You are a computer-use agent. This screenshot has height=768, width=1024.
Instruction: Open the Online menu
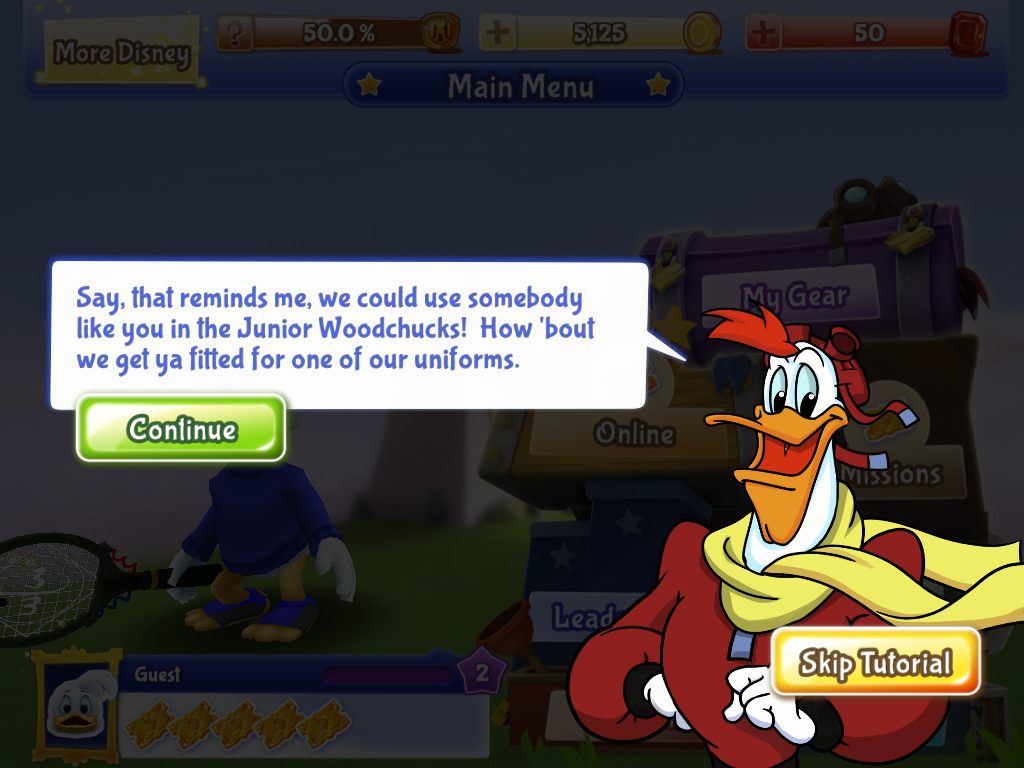(634, 433)
